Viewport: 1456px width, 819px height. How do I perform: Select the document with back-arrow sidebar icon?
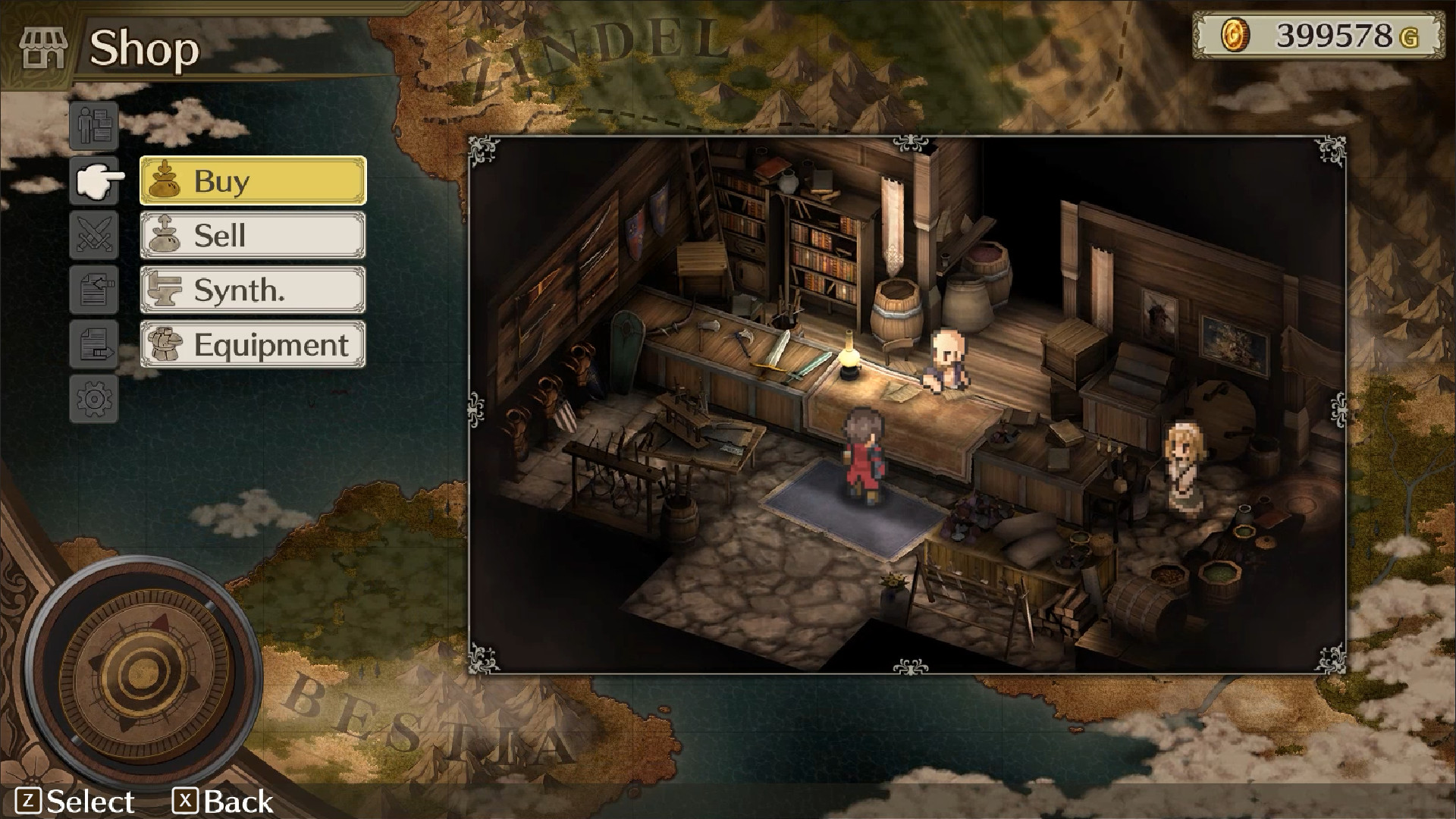93,290
